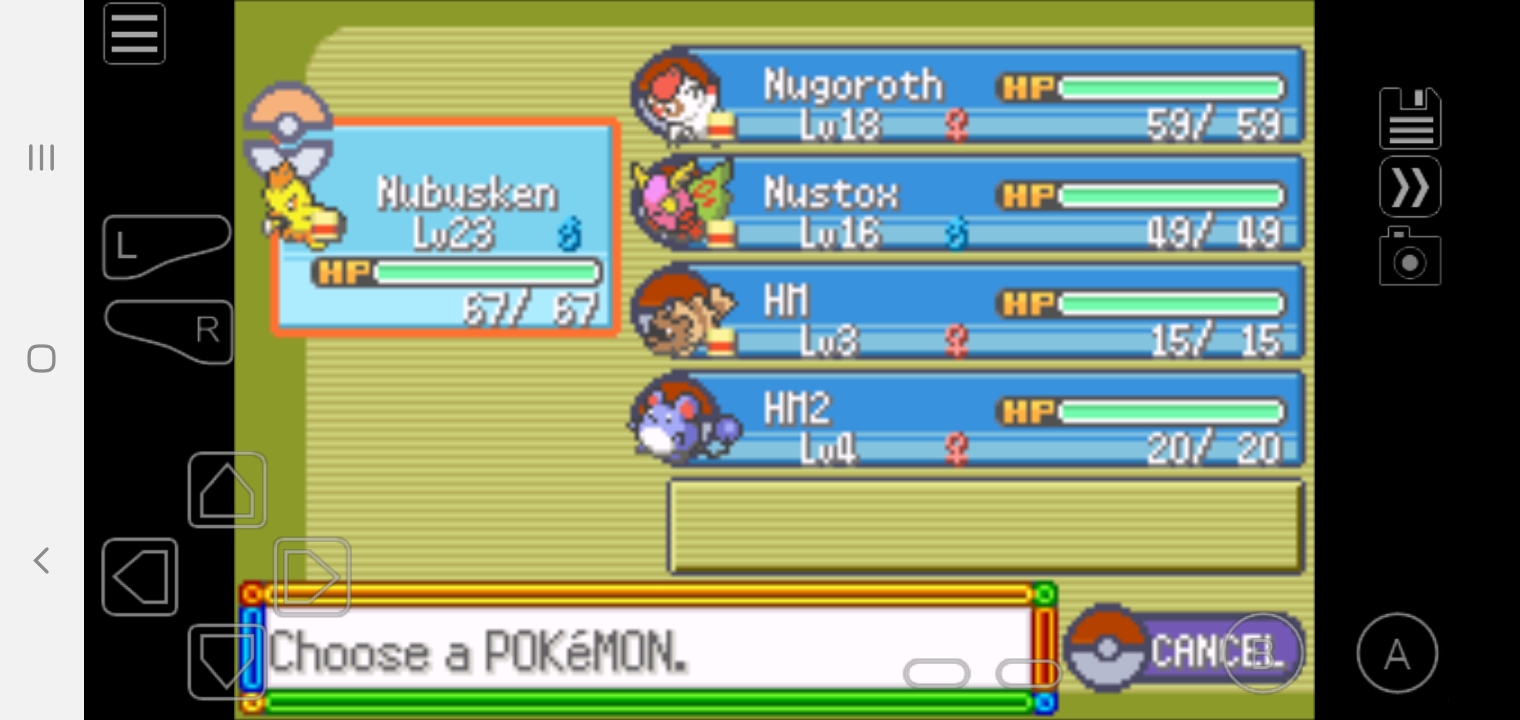The image size is (1520, 720).
Task: Pick the Nustox party slot
Action: (x=968, y=205)
